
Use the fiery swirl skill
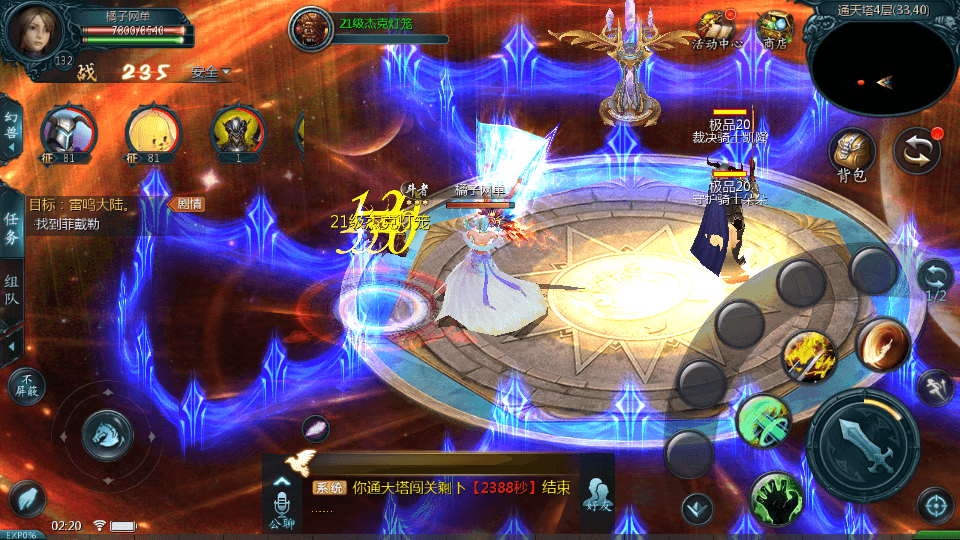coord(883,344)
